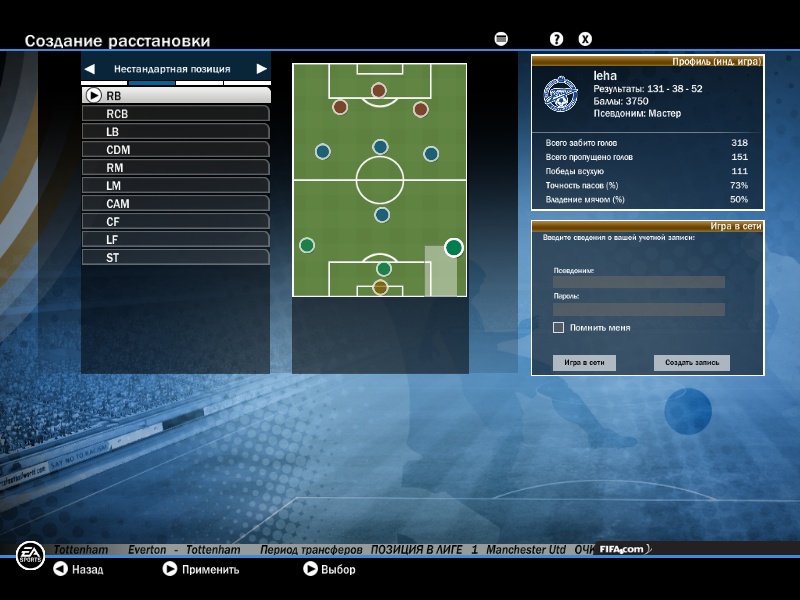
Task: Click the Игра в сети button
Action: [584, 363]
